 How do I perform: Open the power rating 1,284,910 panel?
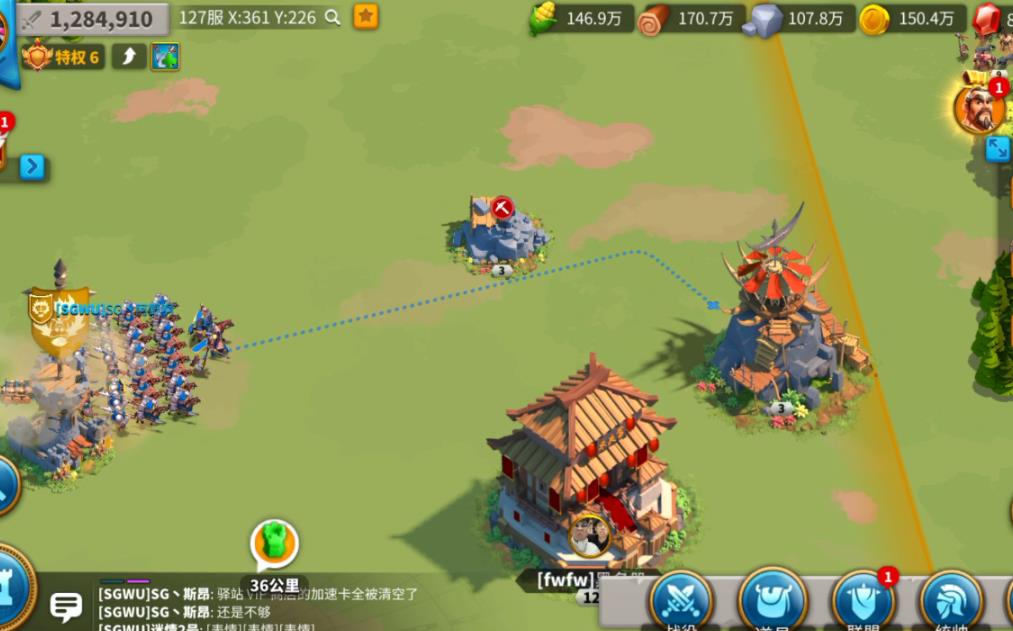point(92,19)
